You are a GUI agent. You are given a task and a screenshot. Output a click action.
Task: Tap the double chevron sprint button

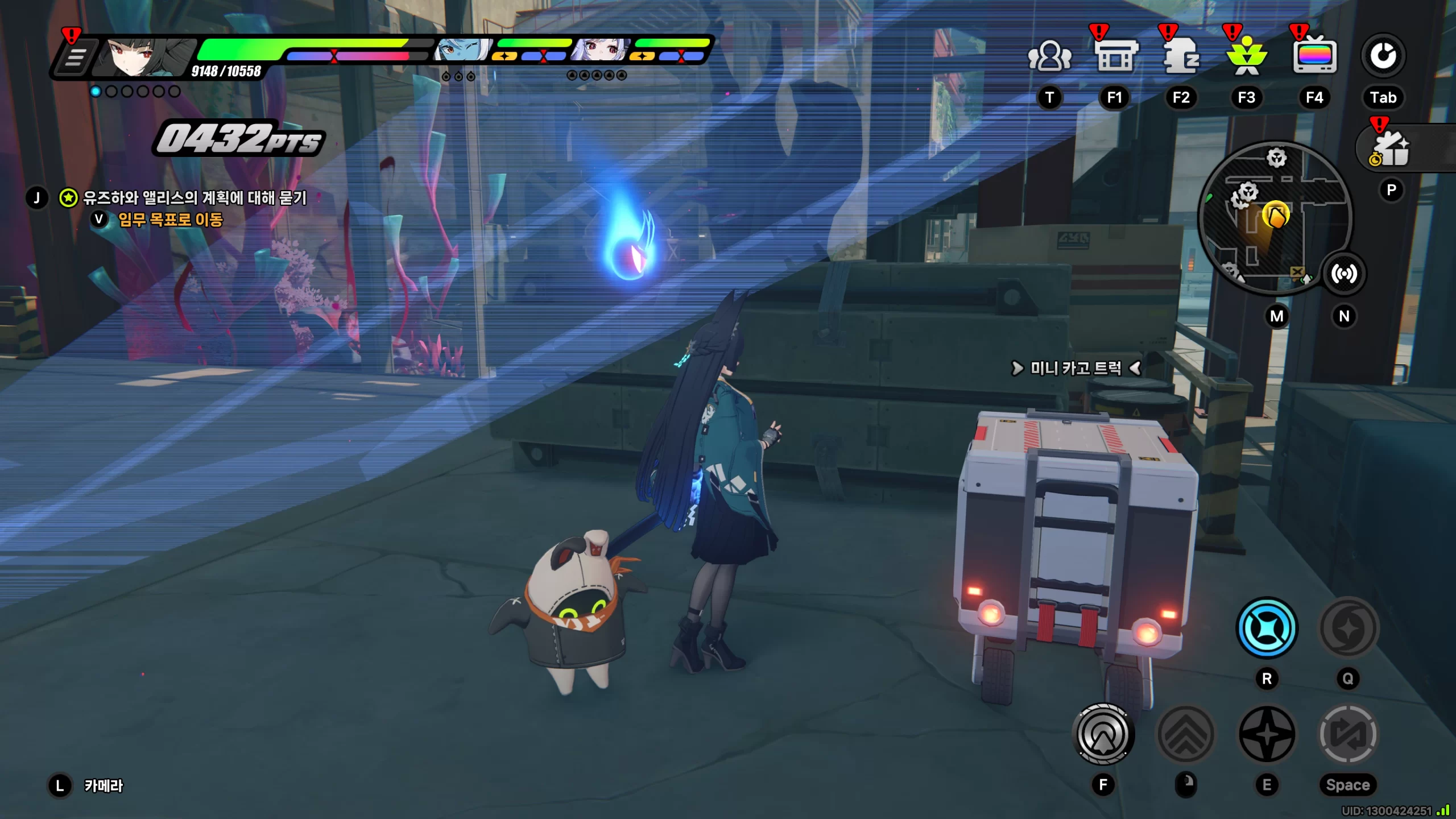pyautogui.click(x=1186, y=734)
